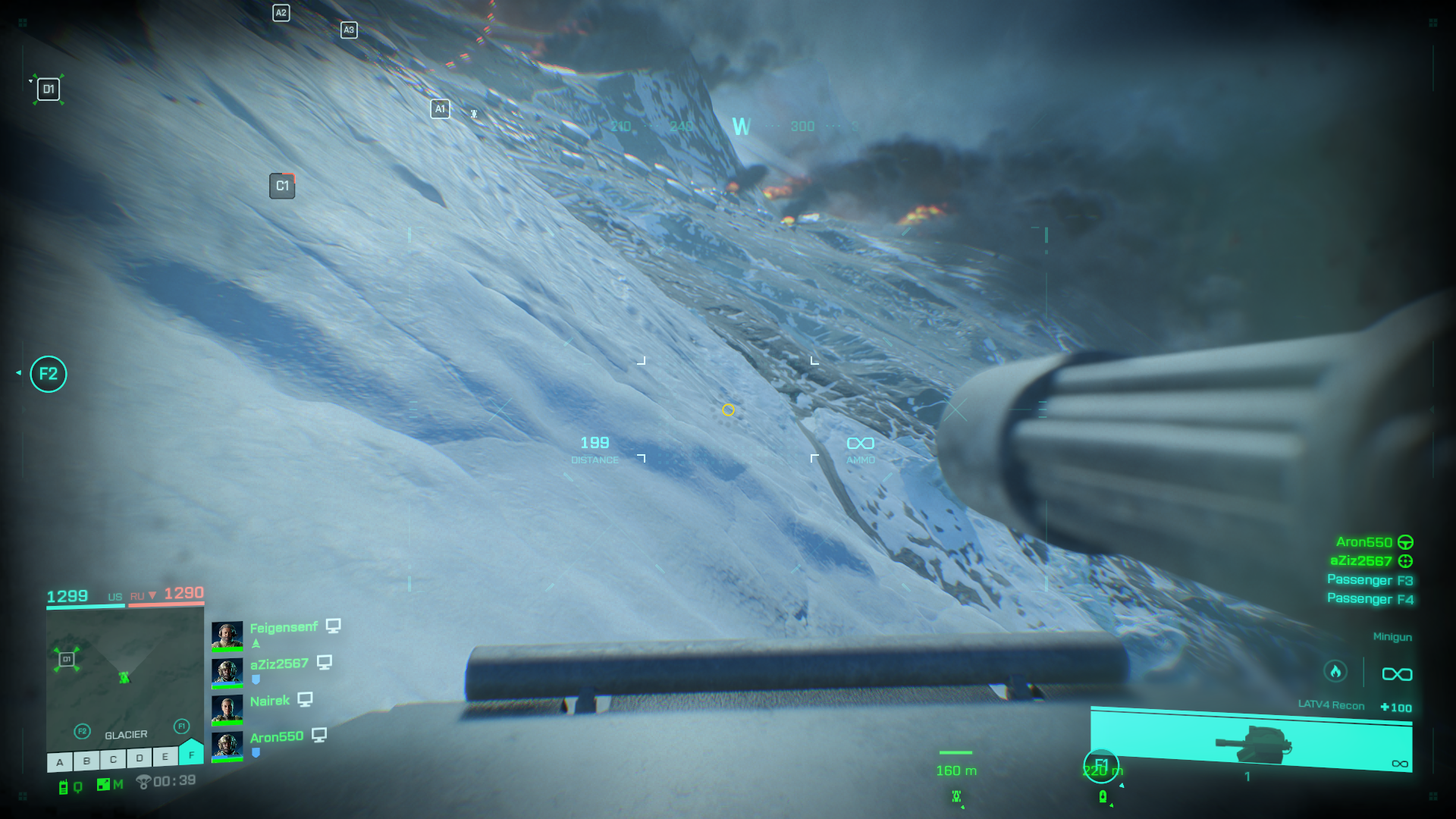This screenshot has width=1456, height=819.
Task: Select the A3 objective marker
Action: click(349, 30)
